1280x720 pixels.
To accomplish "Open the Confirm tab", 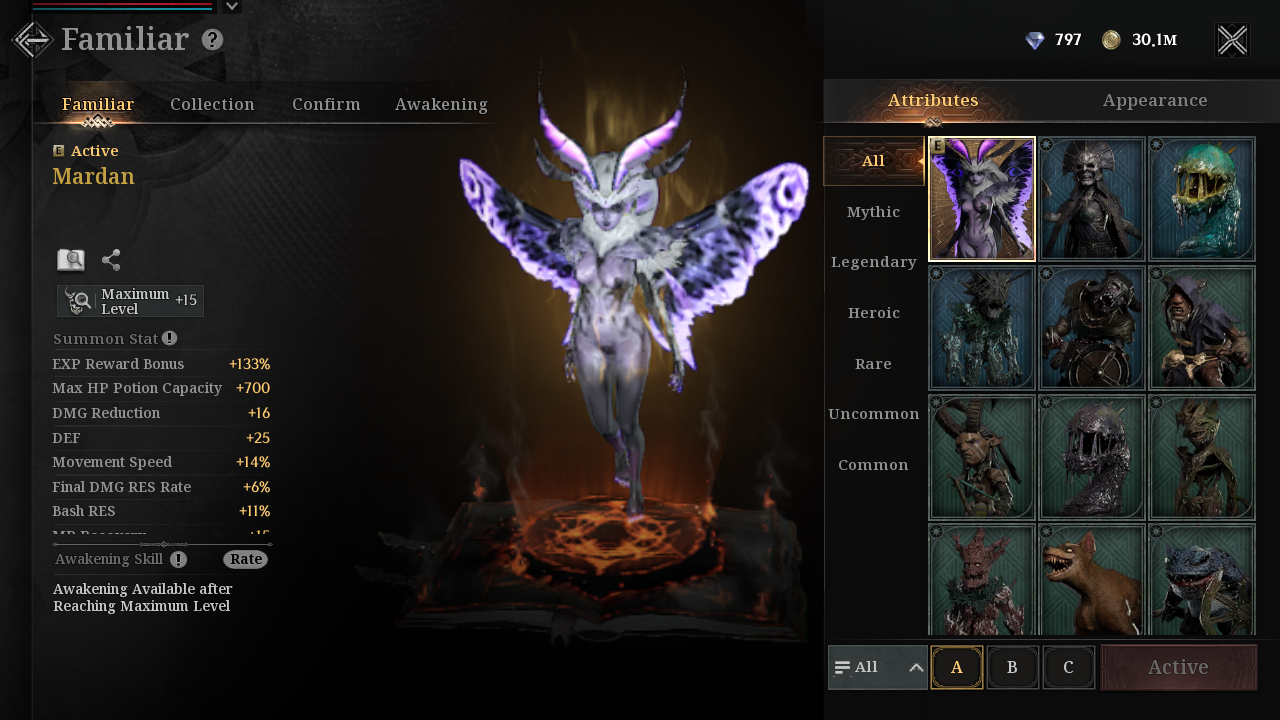I will pos(326,104).
